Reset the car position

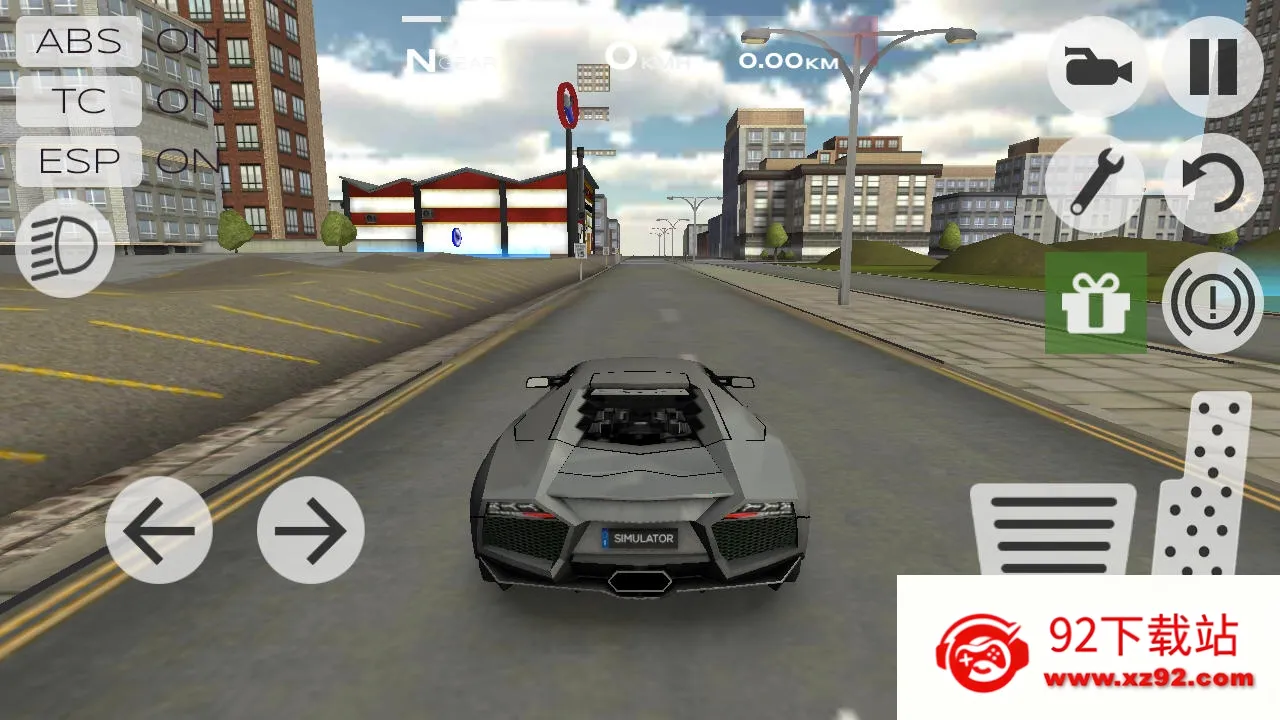click(x=1213, y=183)
